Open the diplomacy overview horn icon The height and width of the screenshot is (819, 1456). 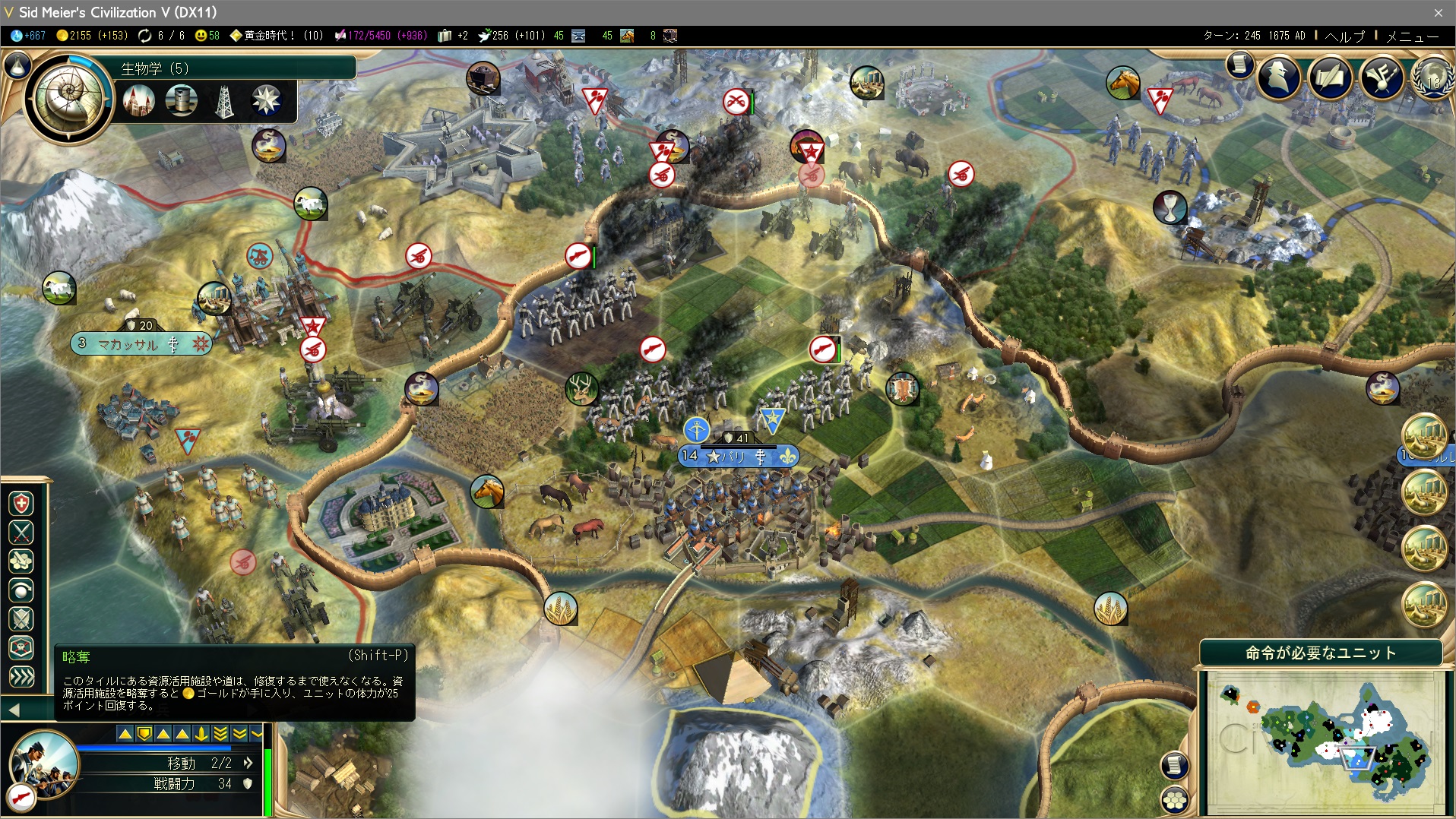pyautogui.click(x=1381, y=77)
